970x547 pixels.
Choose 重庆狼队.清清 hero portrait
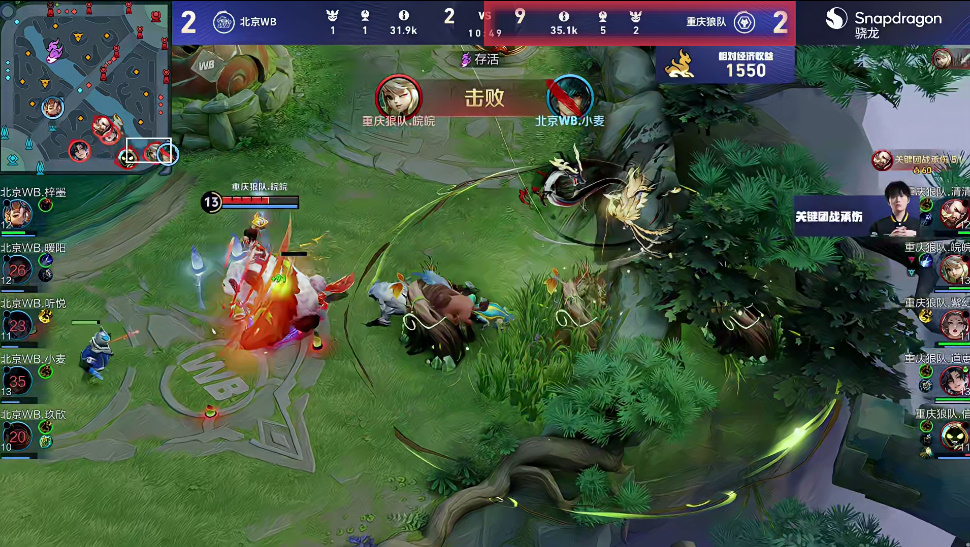953,213
